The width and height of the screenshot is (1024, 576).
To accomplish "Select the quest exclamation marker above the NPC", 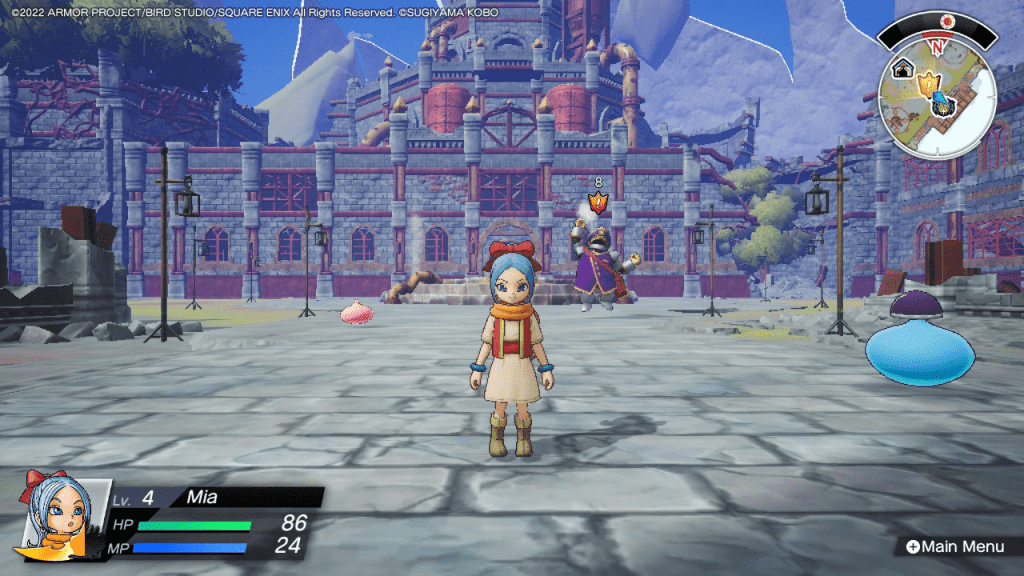I will (x=598, y=202).
